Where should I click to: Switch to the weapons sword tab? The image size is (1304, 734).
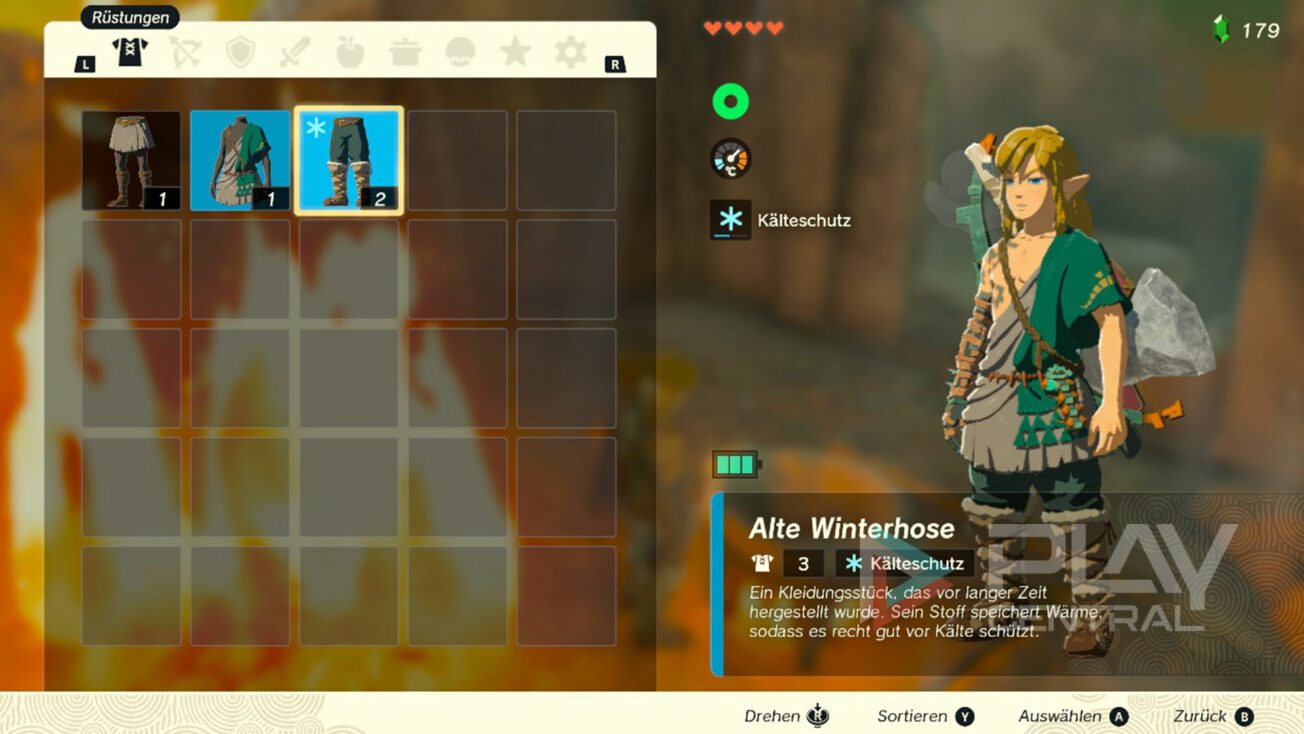(297, 54)
